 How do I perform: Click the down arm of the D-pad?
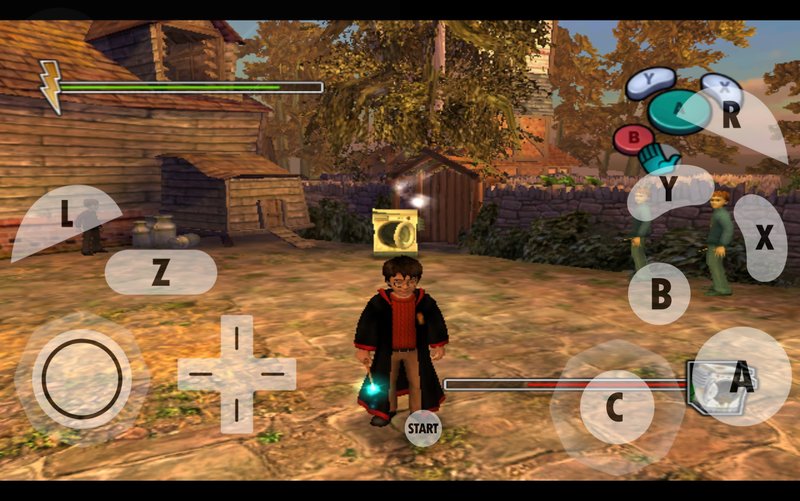point(236,409)
